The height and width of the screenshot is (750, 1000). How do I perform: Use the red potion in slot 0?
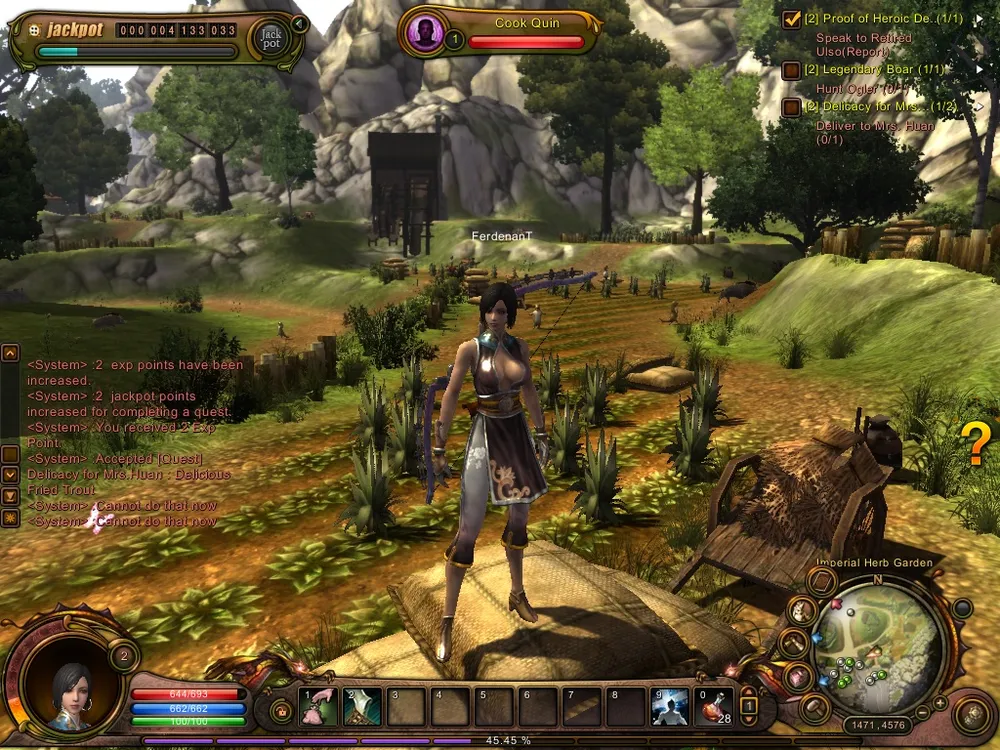[x=713, y=706]
